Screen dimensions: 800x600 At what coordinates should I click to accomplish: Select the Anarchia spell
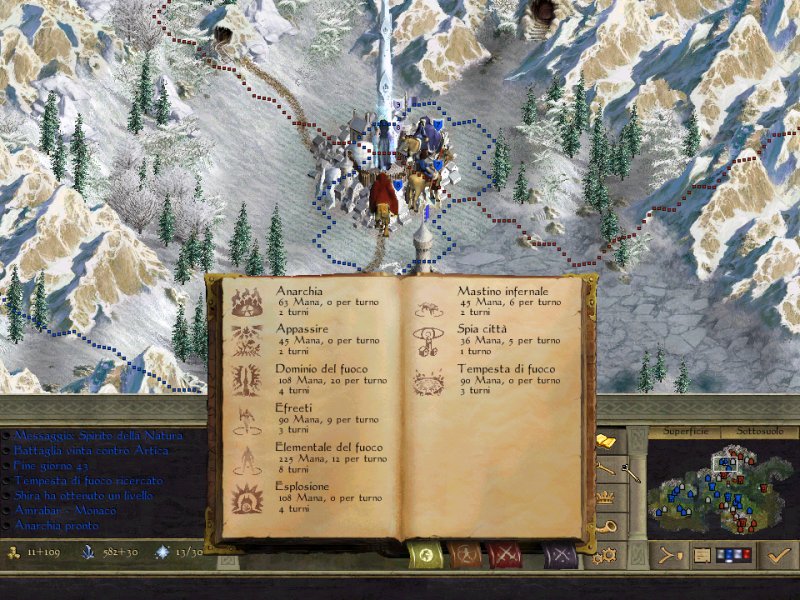click(302, 298)
